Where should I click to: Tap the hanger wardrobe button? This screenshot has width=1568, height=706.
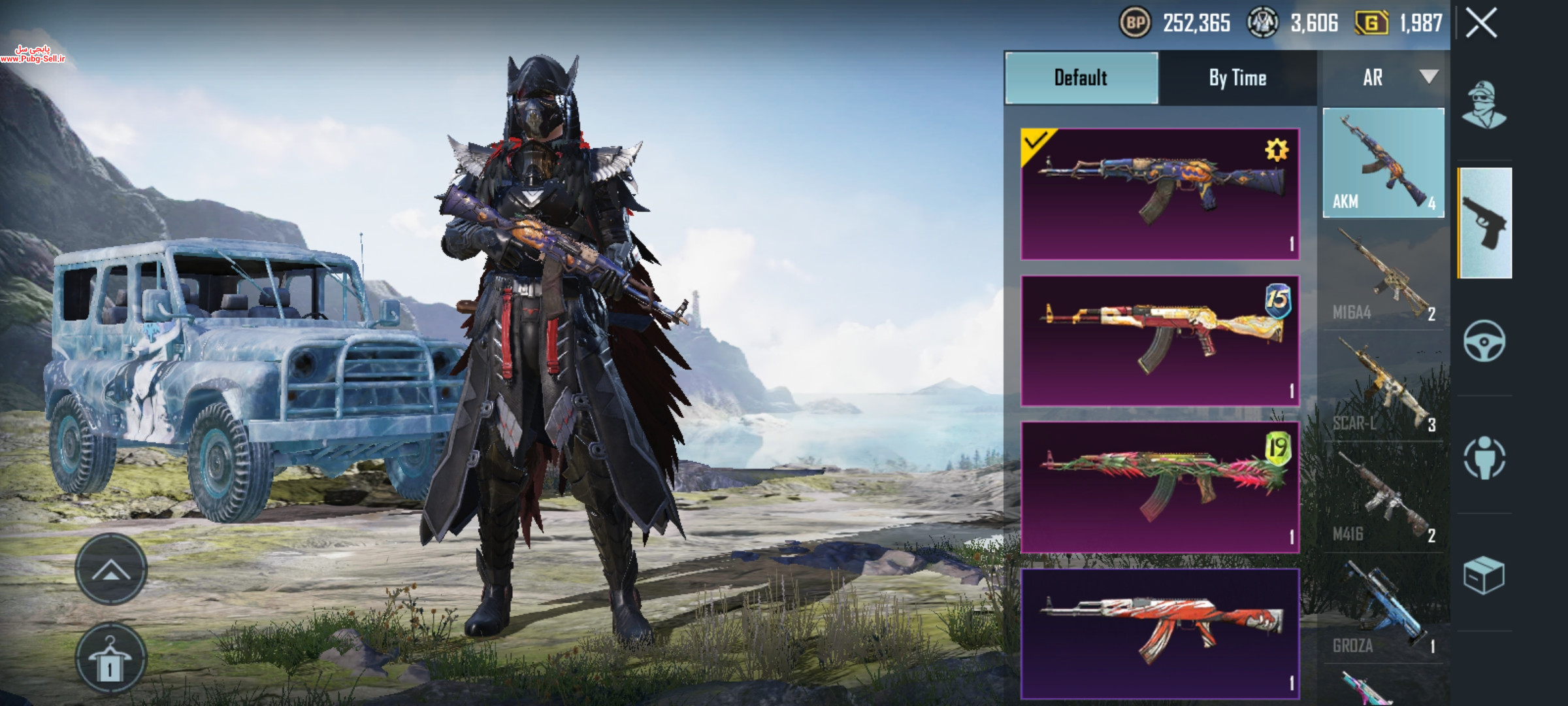pos(110,659)
